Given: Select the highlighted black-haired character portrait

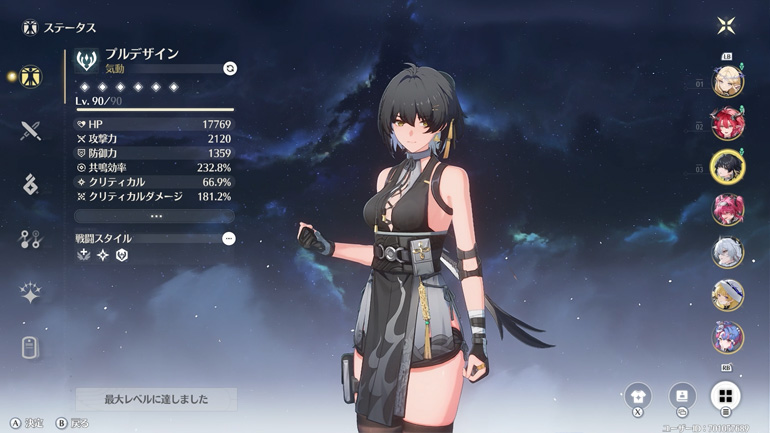Looking at the screenshot, I should (727, 167).
